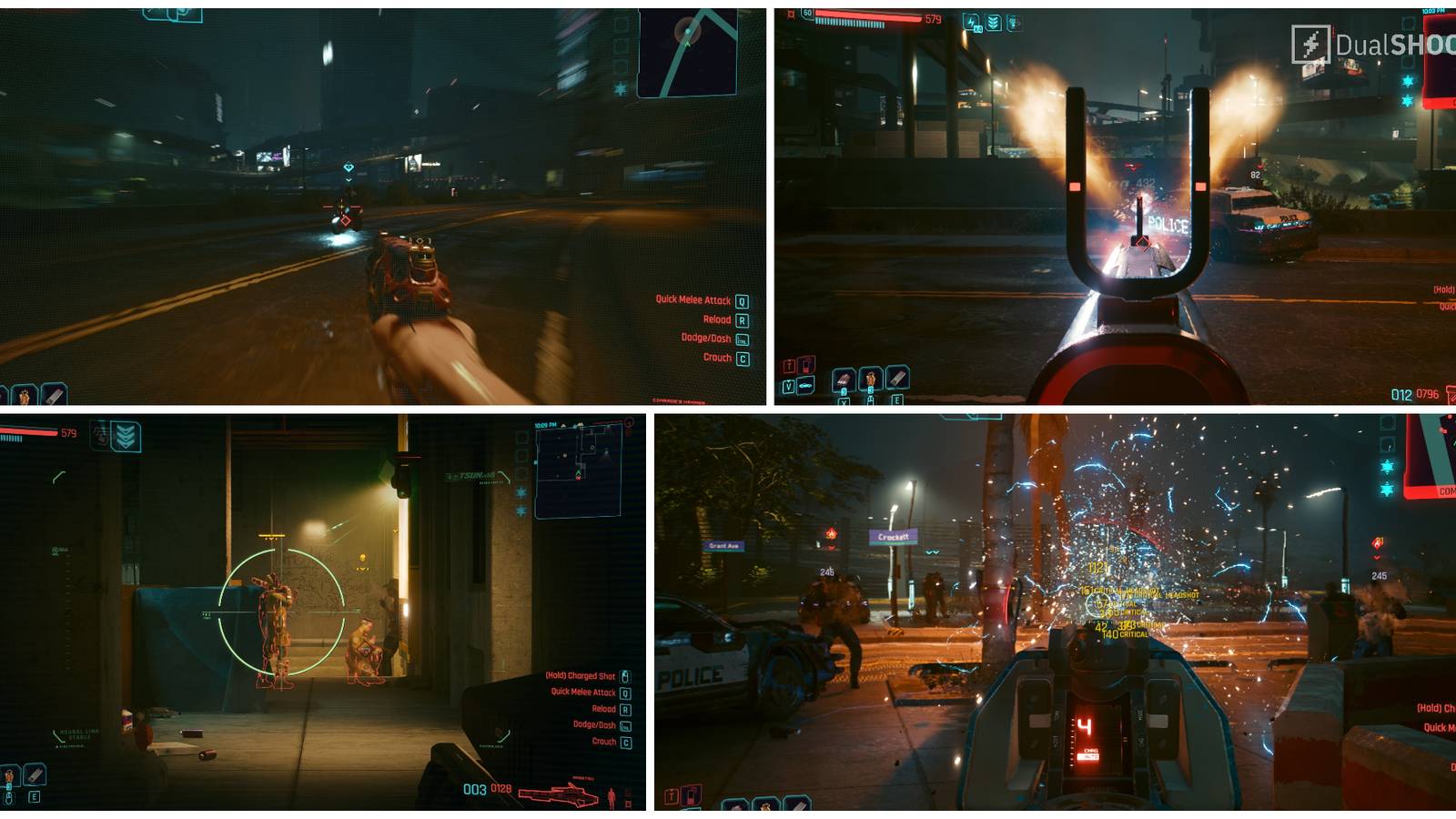The height and width of the screenshot is (819, 1456).
Task: Click the Crockett street sign
Action: coord(892,537)
